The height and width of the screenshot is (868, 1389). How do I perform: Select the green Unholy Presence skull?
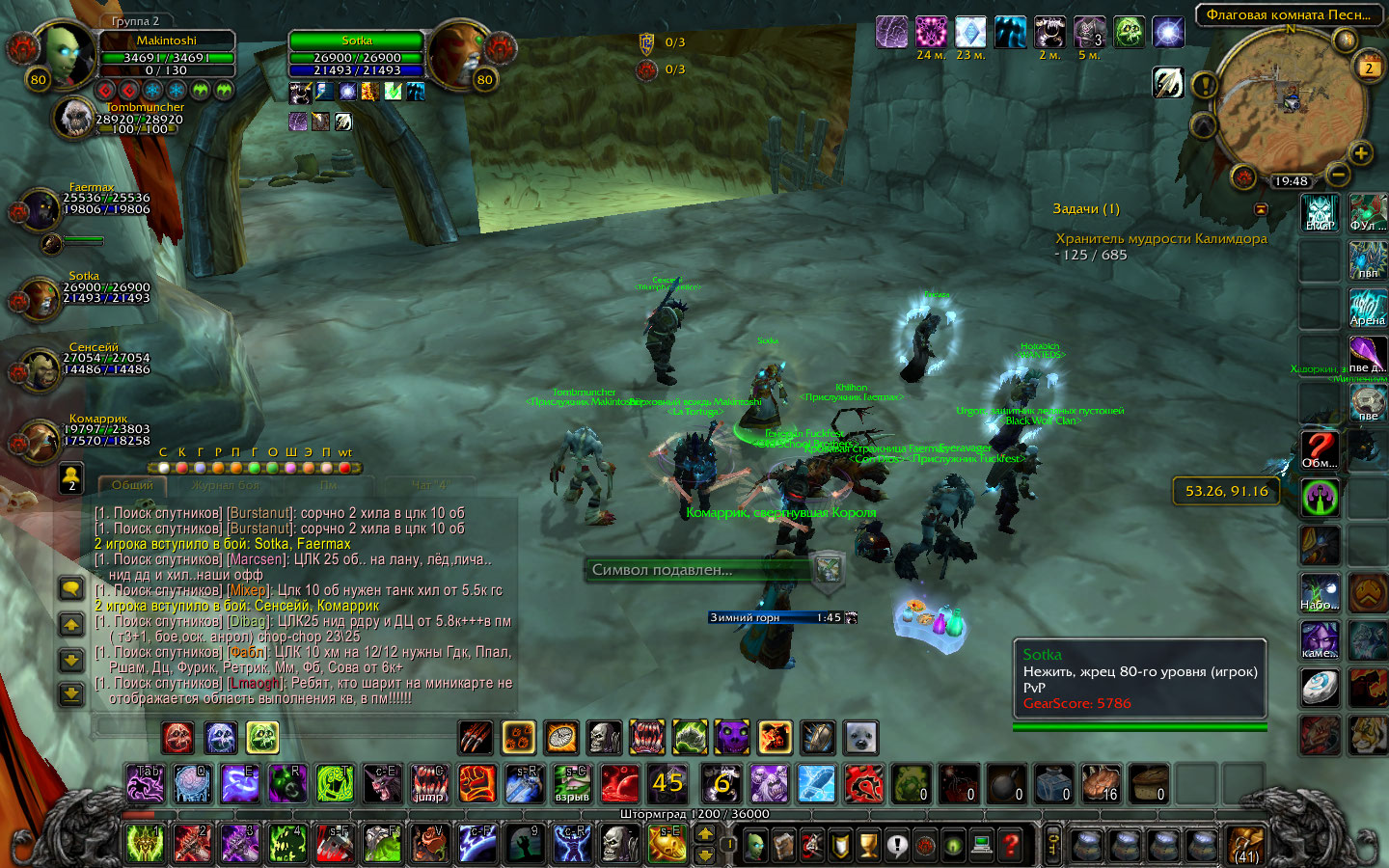(261, 738)
